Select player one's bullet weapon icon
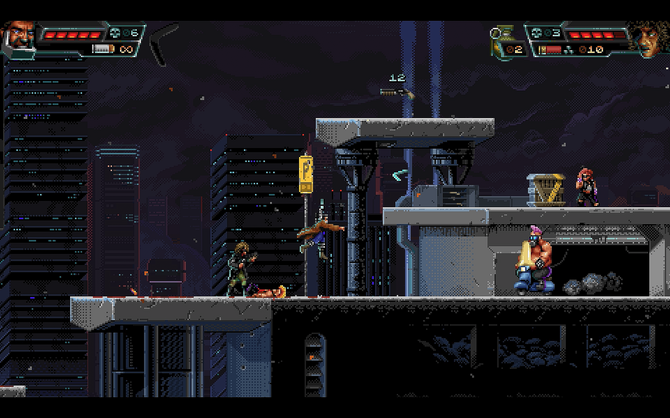The height and width of the screenshot is (418, 670). click(100, 49)
